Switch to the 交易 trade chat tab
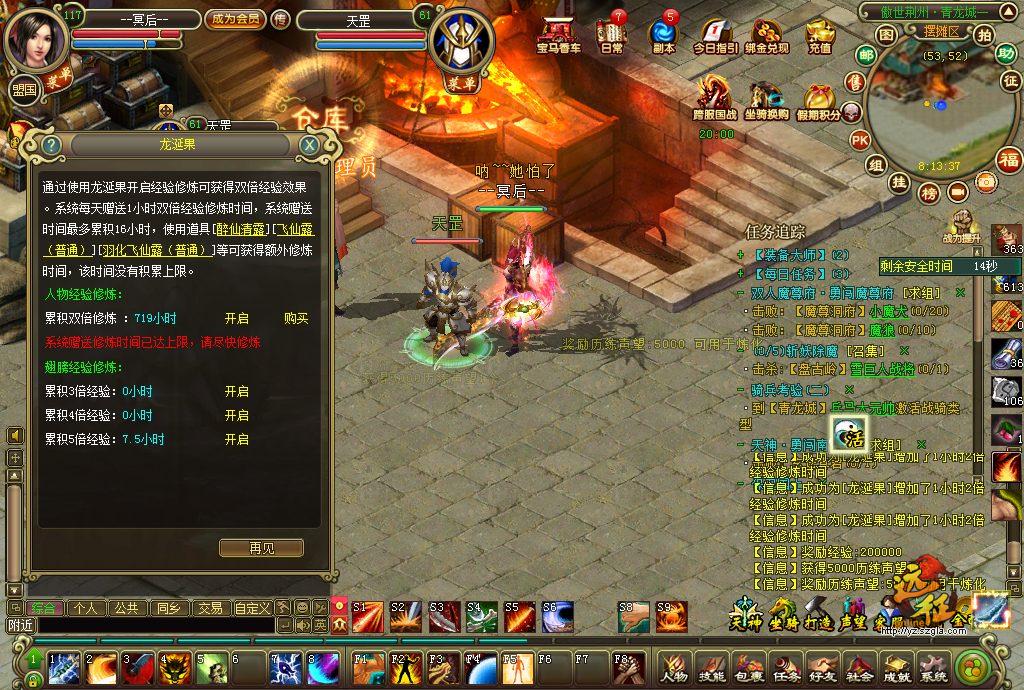 click(209, 607)
